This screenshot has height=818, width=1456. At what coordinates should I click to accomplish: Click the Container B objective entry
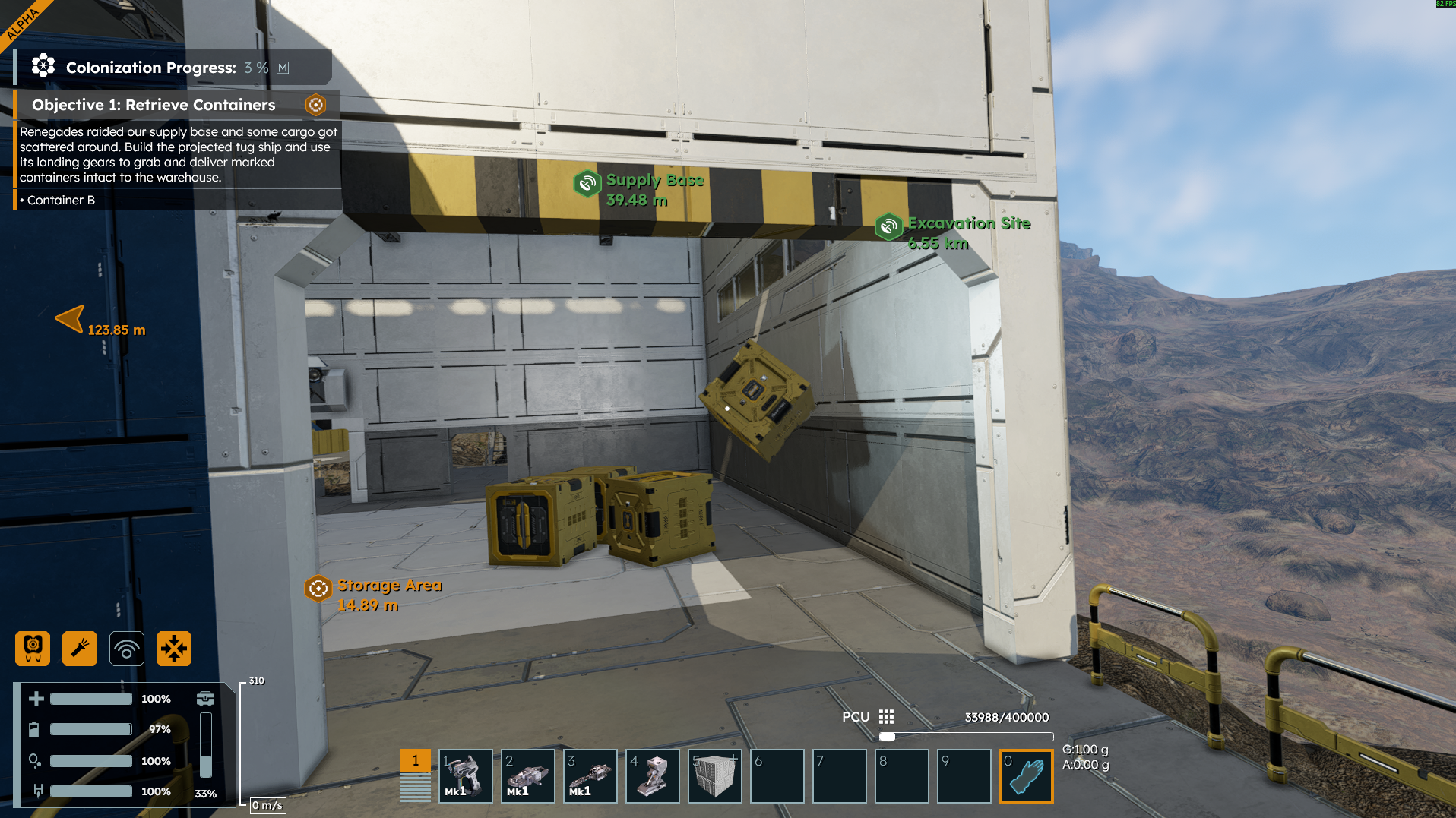[61, 201]
